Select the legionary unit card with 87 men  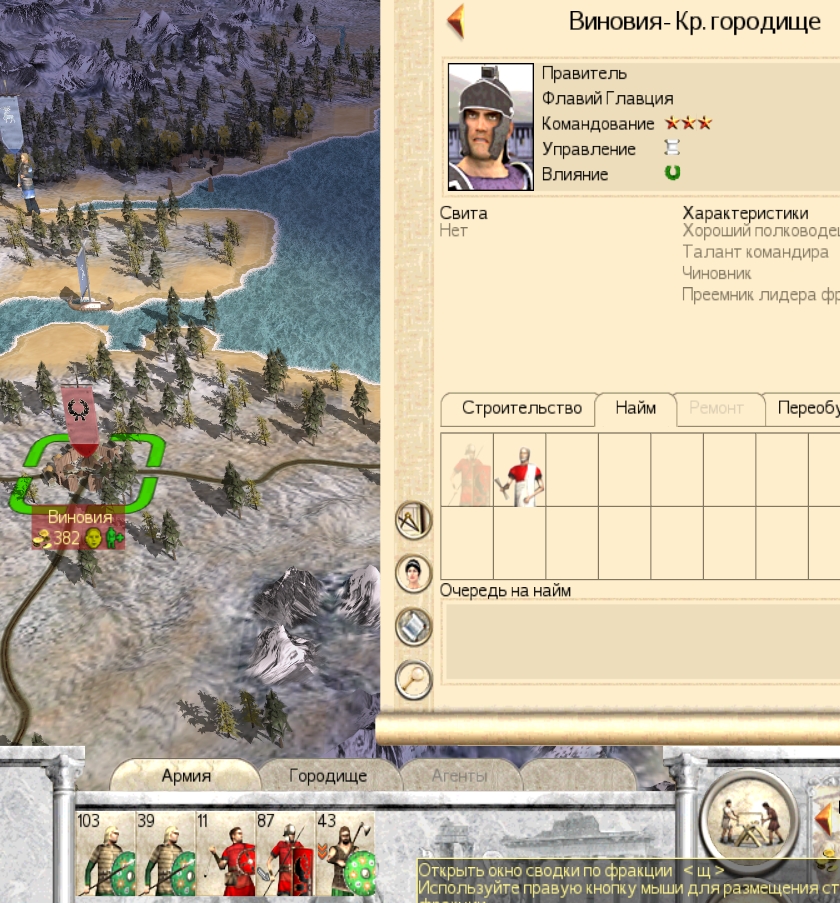286,853
